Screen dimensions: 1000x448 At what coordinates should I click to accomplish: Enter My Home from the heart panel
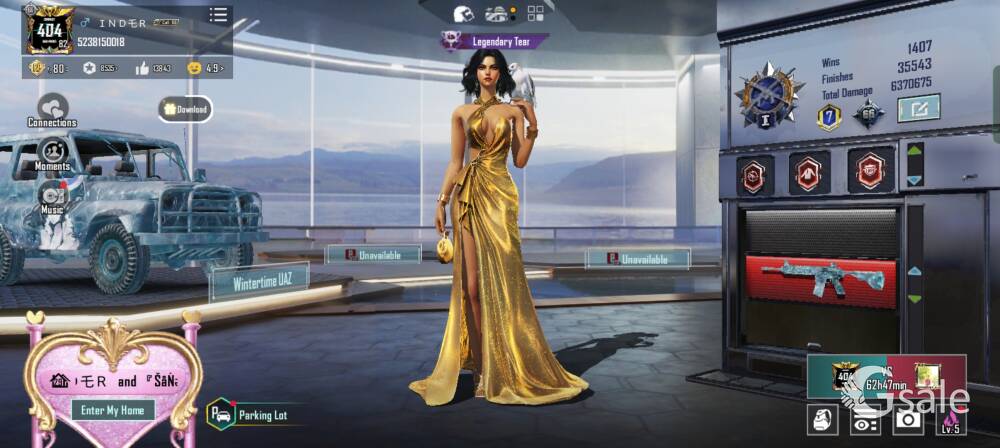[x=113, y=410]
